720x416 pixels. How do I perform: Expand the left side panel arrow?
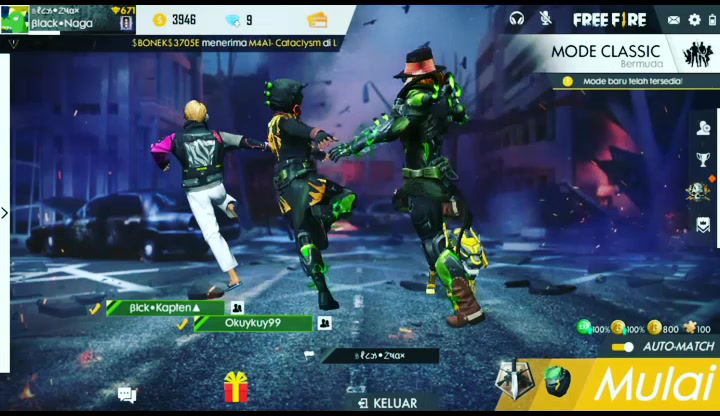coord(5,212)
